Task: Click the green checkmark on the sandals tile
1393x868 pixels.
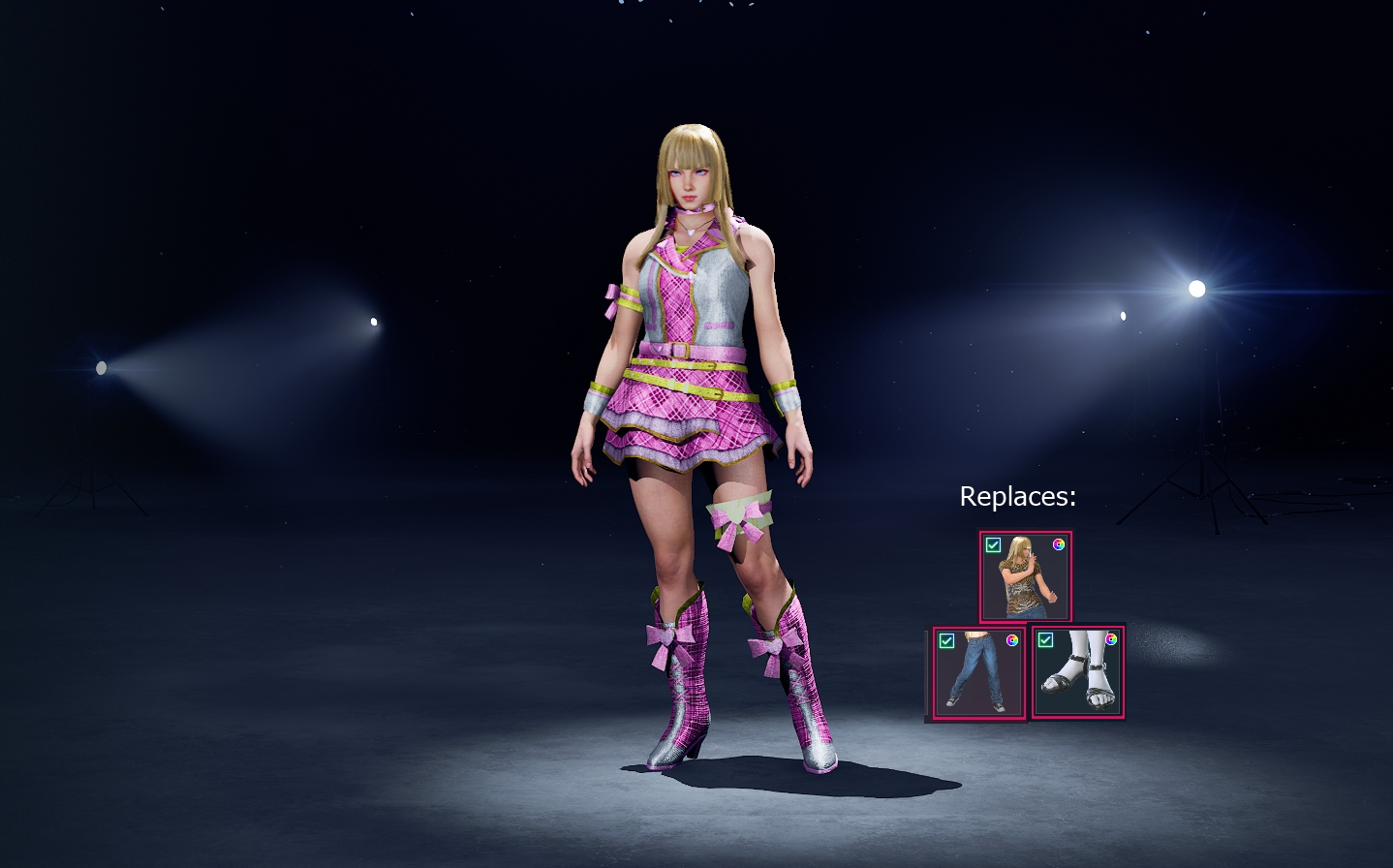Action: [x=1044, y=640]
